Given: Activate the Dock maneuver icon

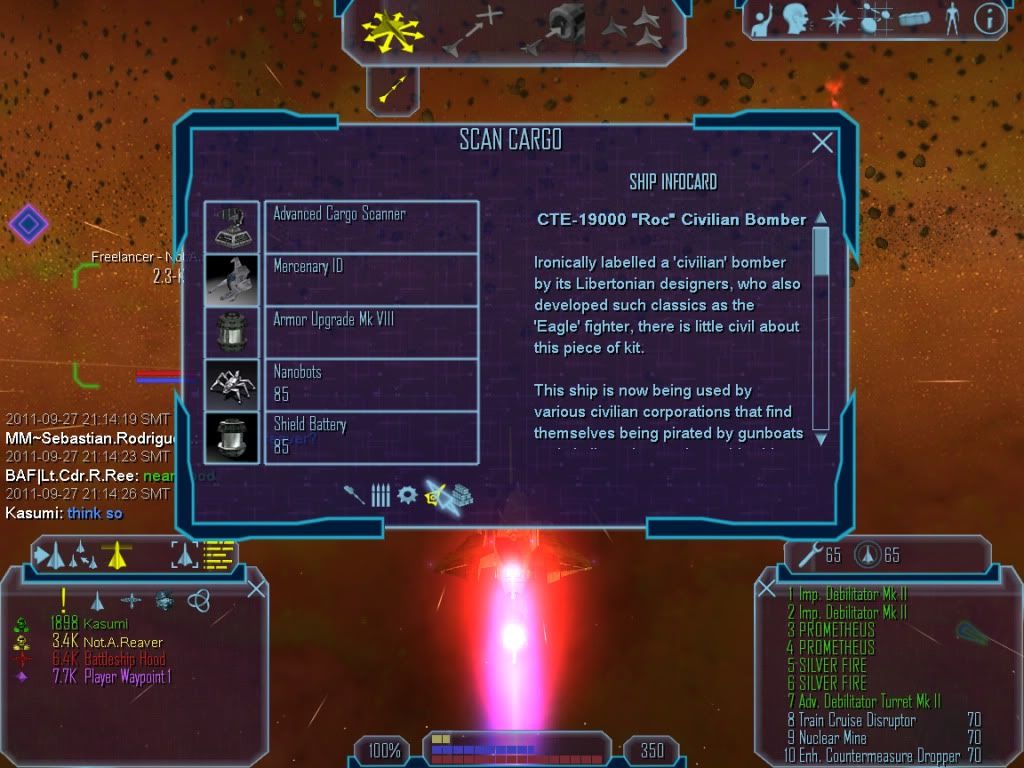Looking at the screenshot, I should [556, 30].
